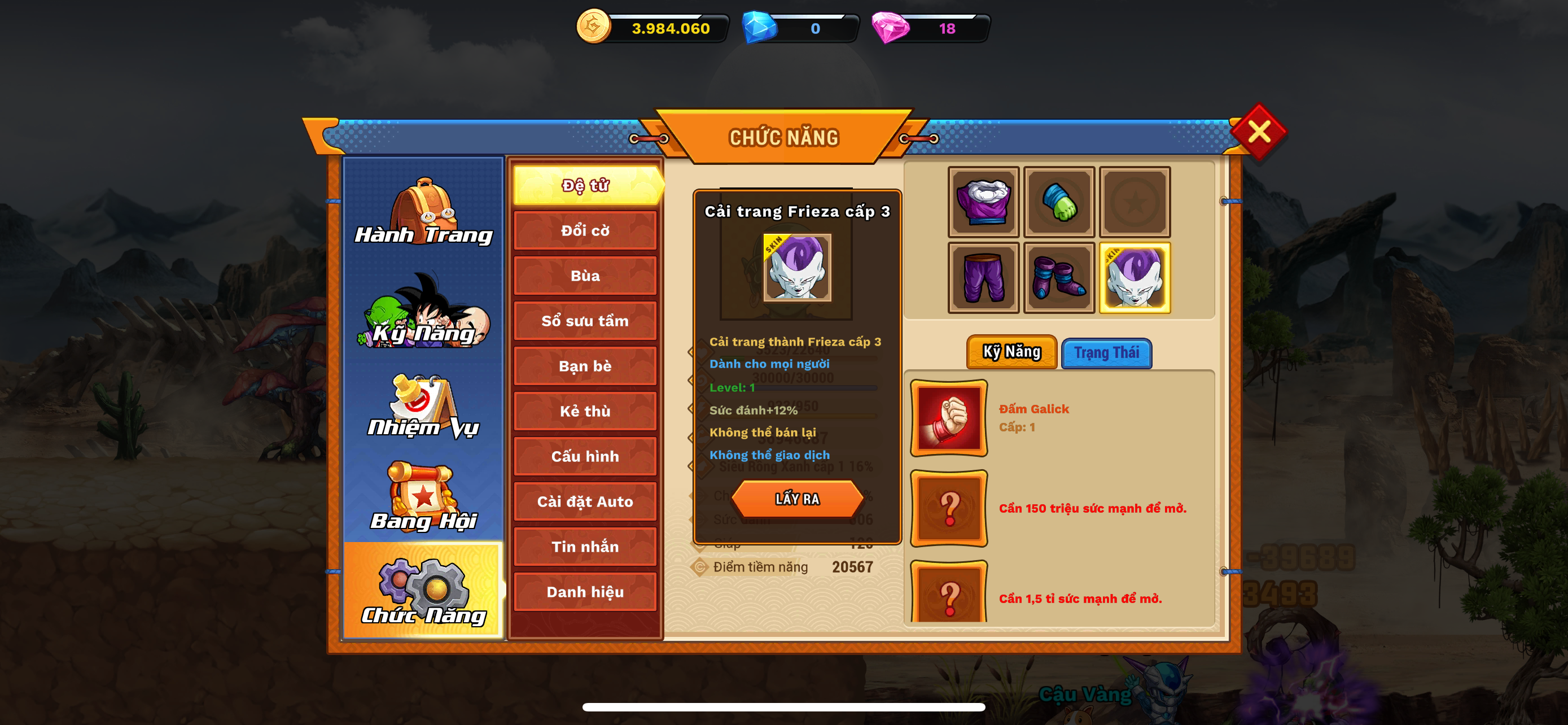Select the Chức Năng gears tab

(x=423, y=592)
